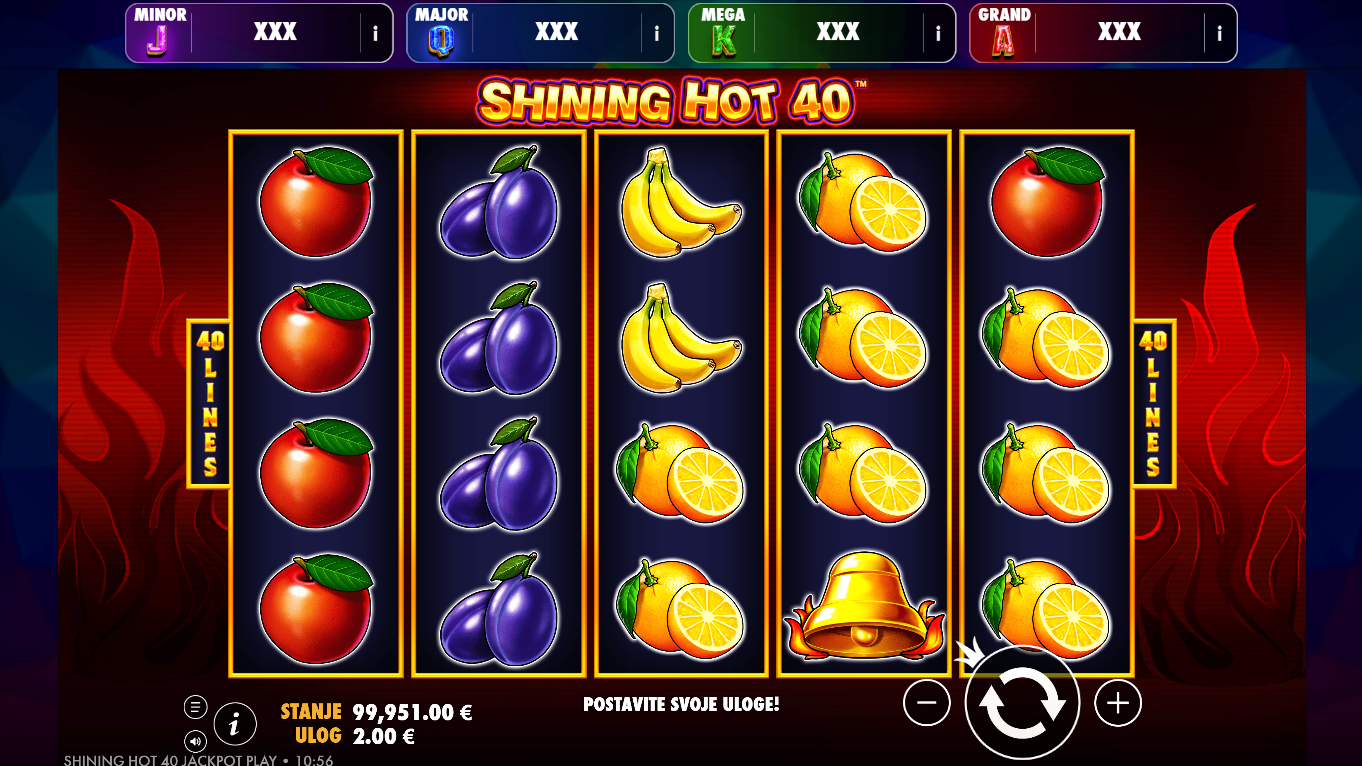Decrease the bet with the minus button

(x=926, y=703)
